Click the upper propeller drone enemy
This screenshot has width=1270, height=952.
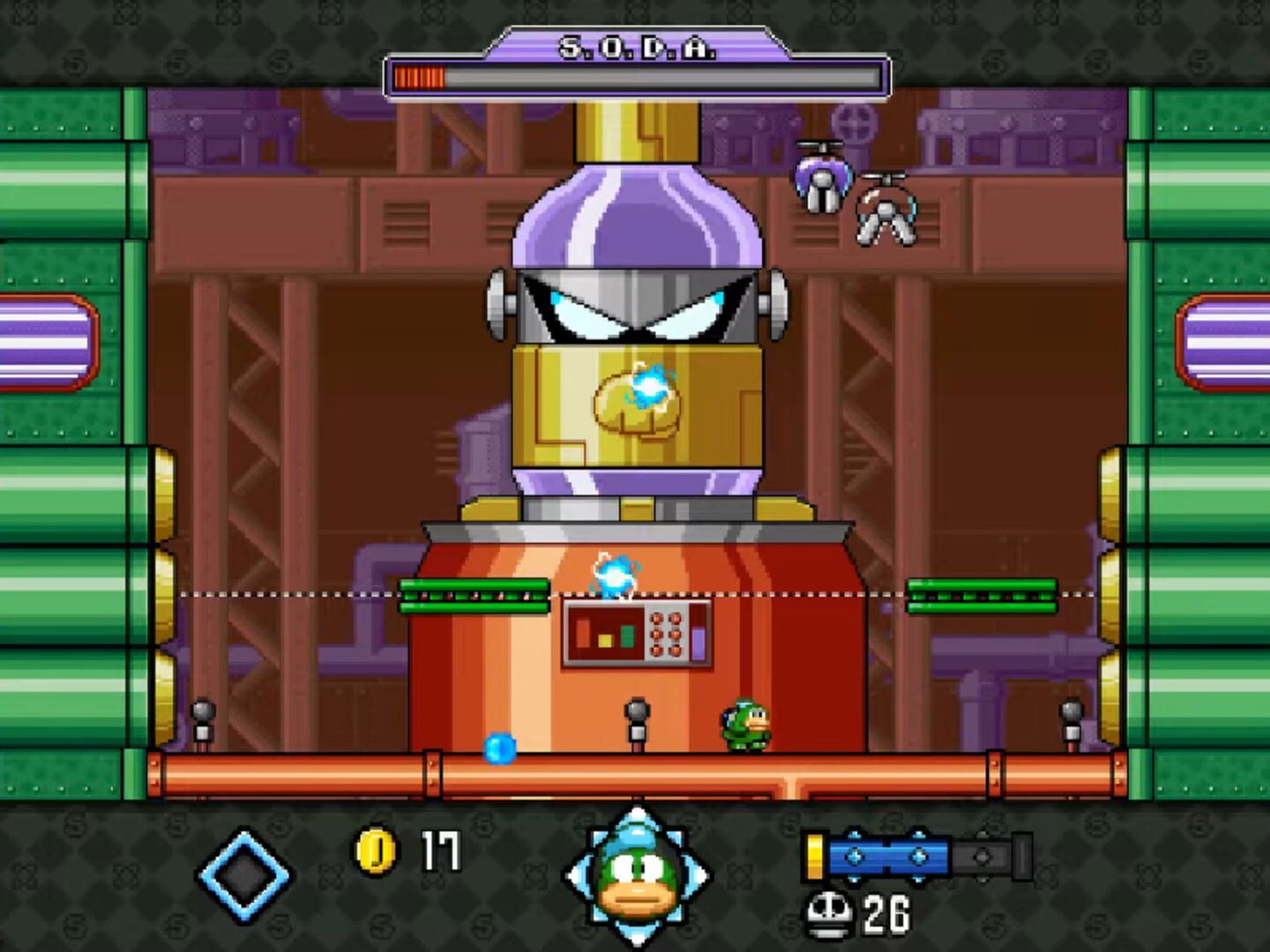tap(820, 176)
